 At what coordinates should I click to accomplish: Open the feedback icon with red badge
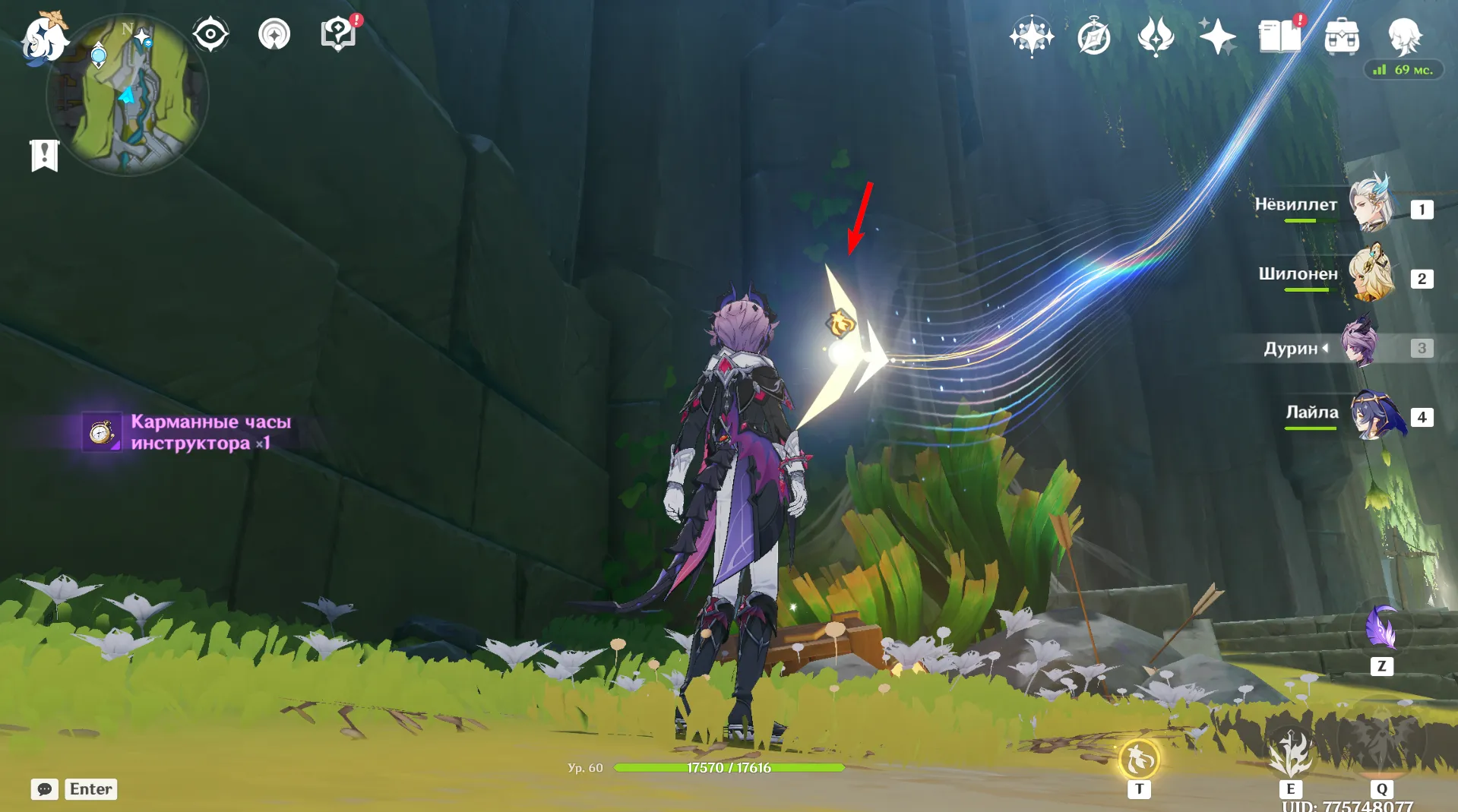tap(337, 33)
